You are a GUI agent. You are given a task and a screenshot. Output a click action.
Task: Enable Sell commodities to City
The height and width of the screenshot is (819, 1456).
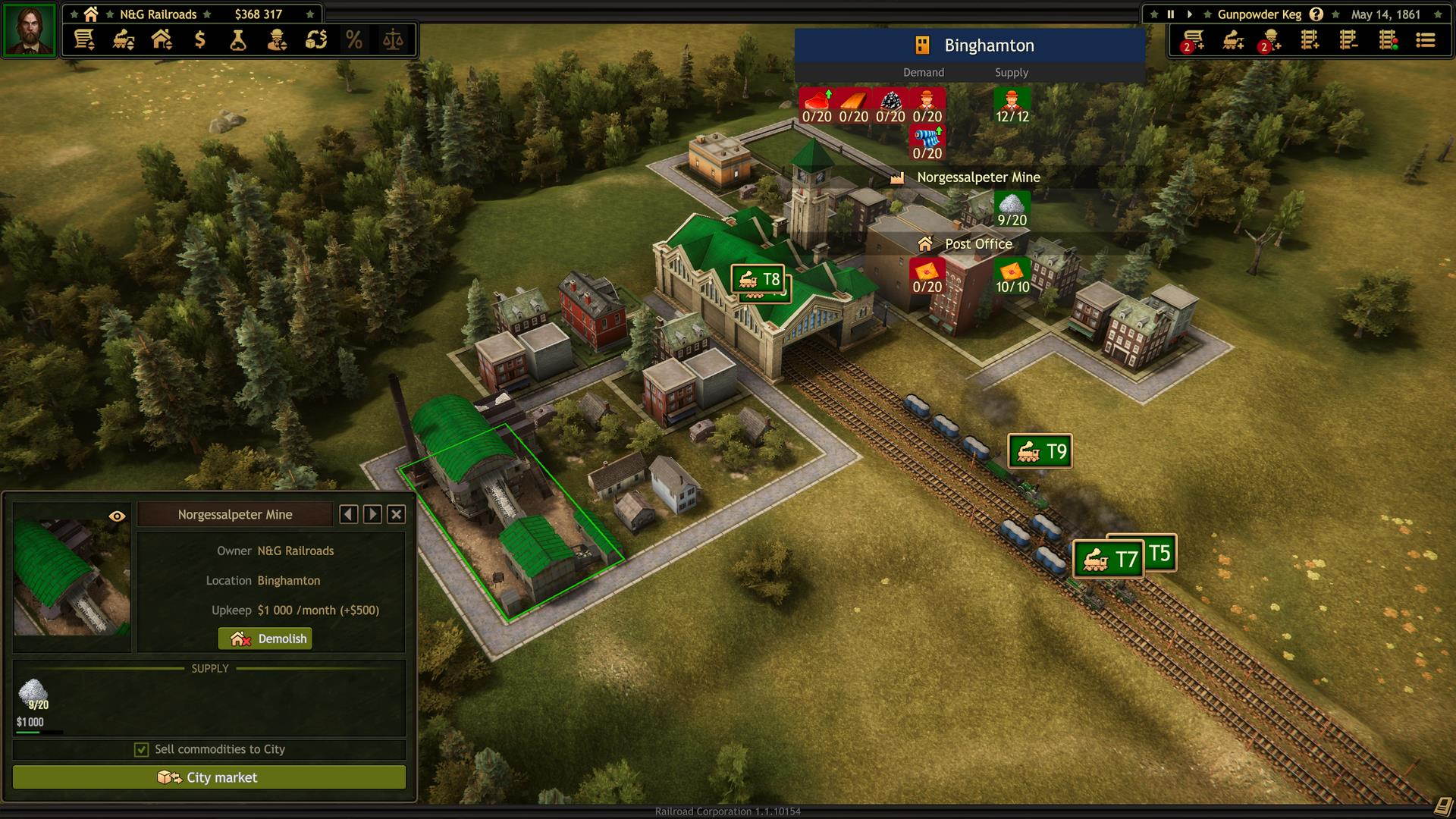tap(141, 749)
